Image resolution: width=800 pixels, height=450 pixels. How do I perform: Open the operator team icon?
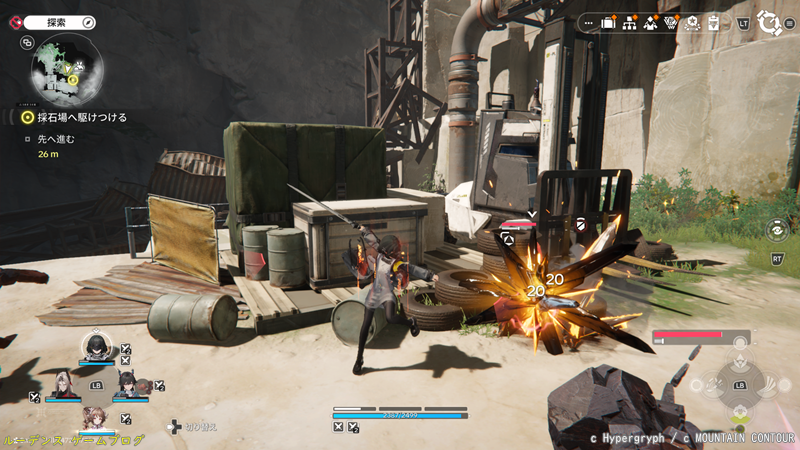[651, 22]
